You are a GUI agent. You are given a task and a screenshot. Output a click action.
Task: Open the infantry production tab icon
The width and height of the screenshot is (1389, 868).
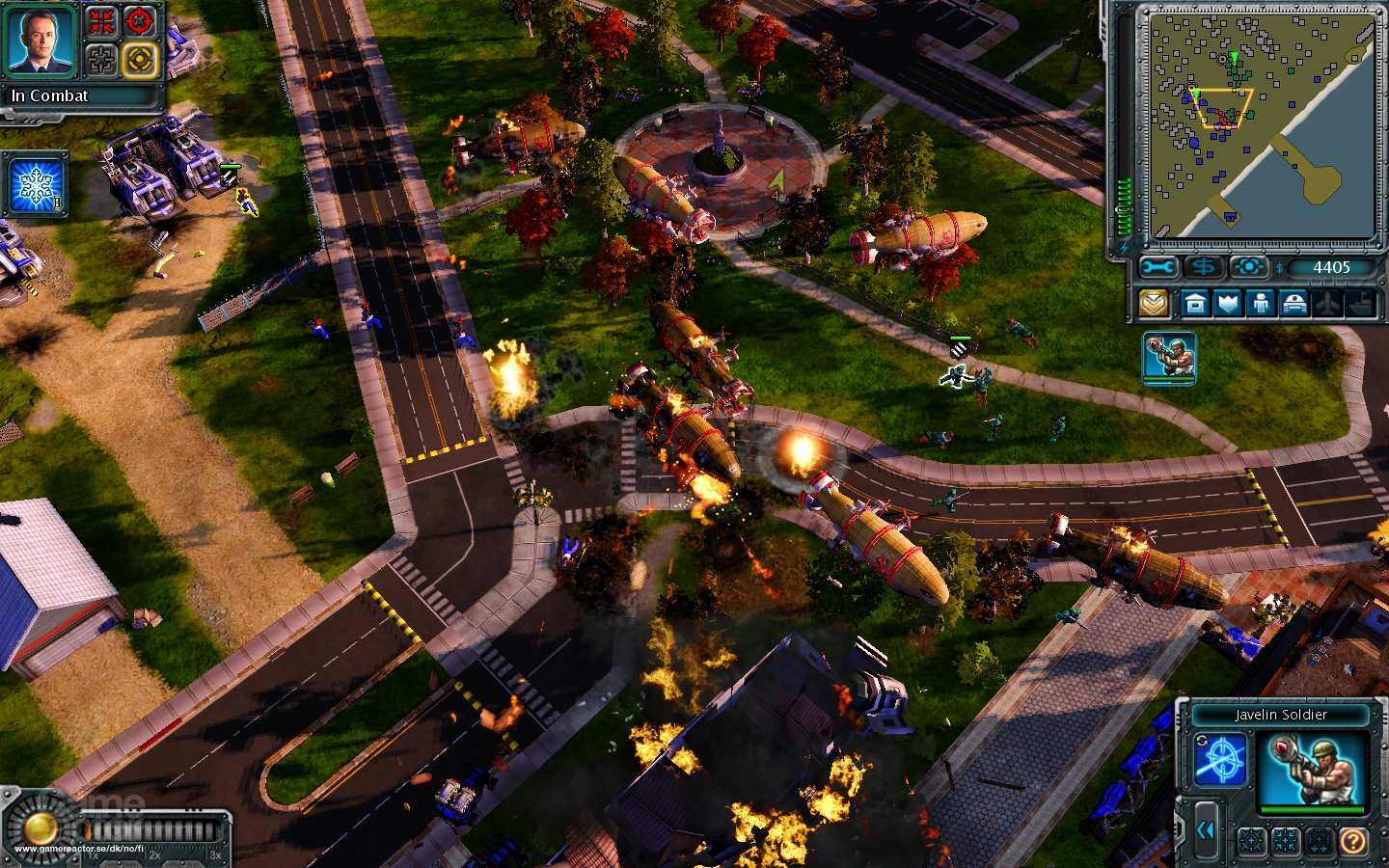point(1260,303)
